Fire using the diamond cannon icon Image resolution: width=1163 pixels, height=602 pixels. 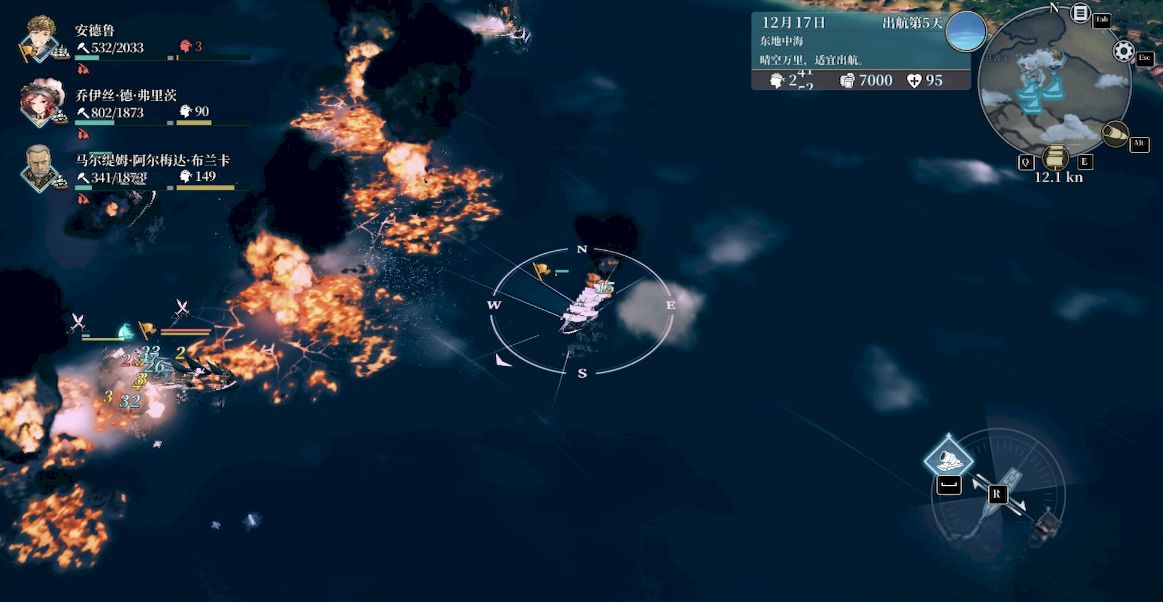(948, 458)
